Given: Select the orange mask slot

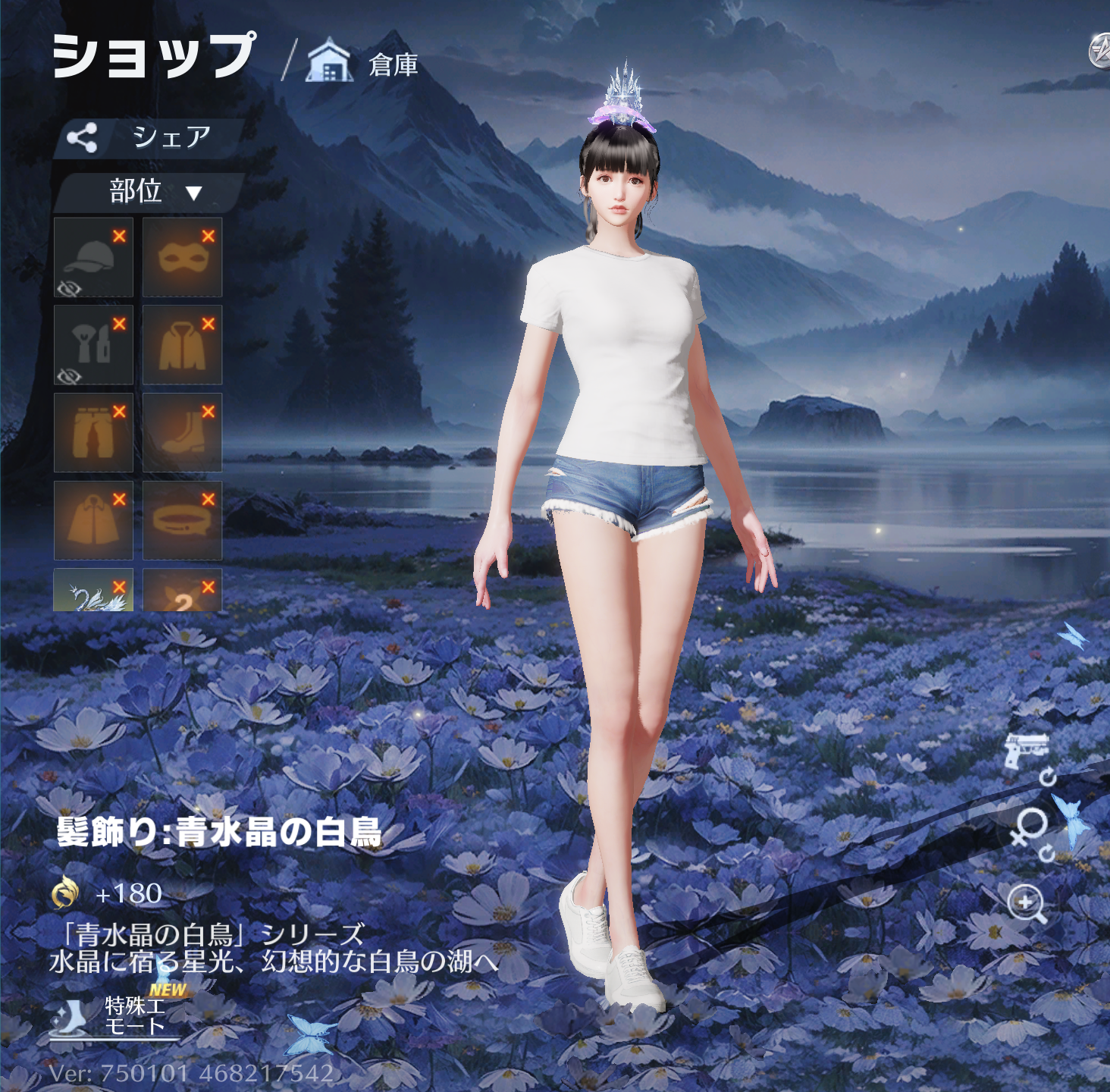Looking at the screenshot, I should (x=182, y=257).
